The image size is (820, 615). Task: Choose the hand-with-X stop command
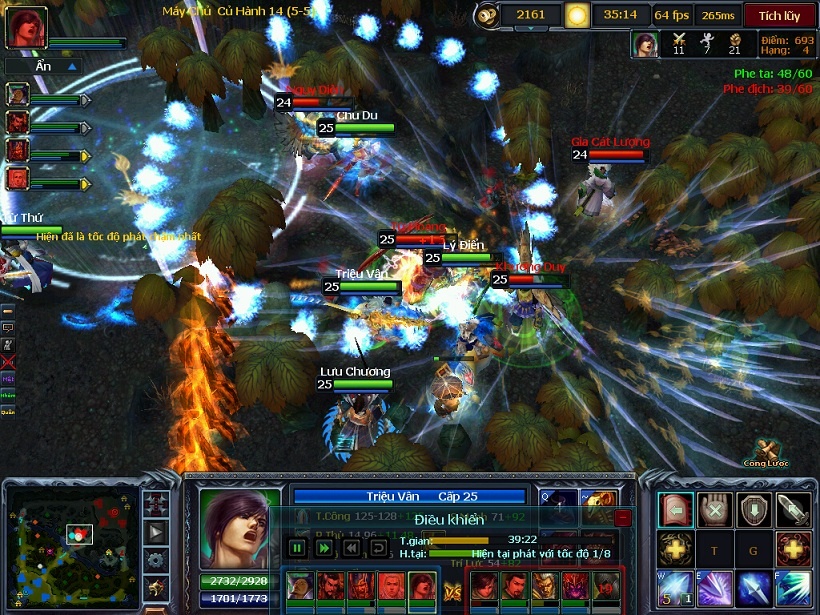714,510
